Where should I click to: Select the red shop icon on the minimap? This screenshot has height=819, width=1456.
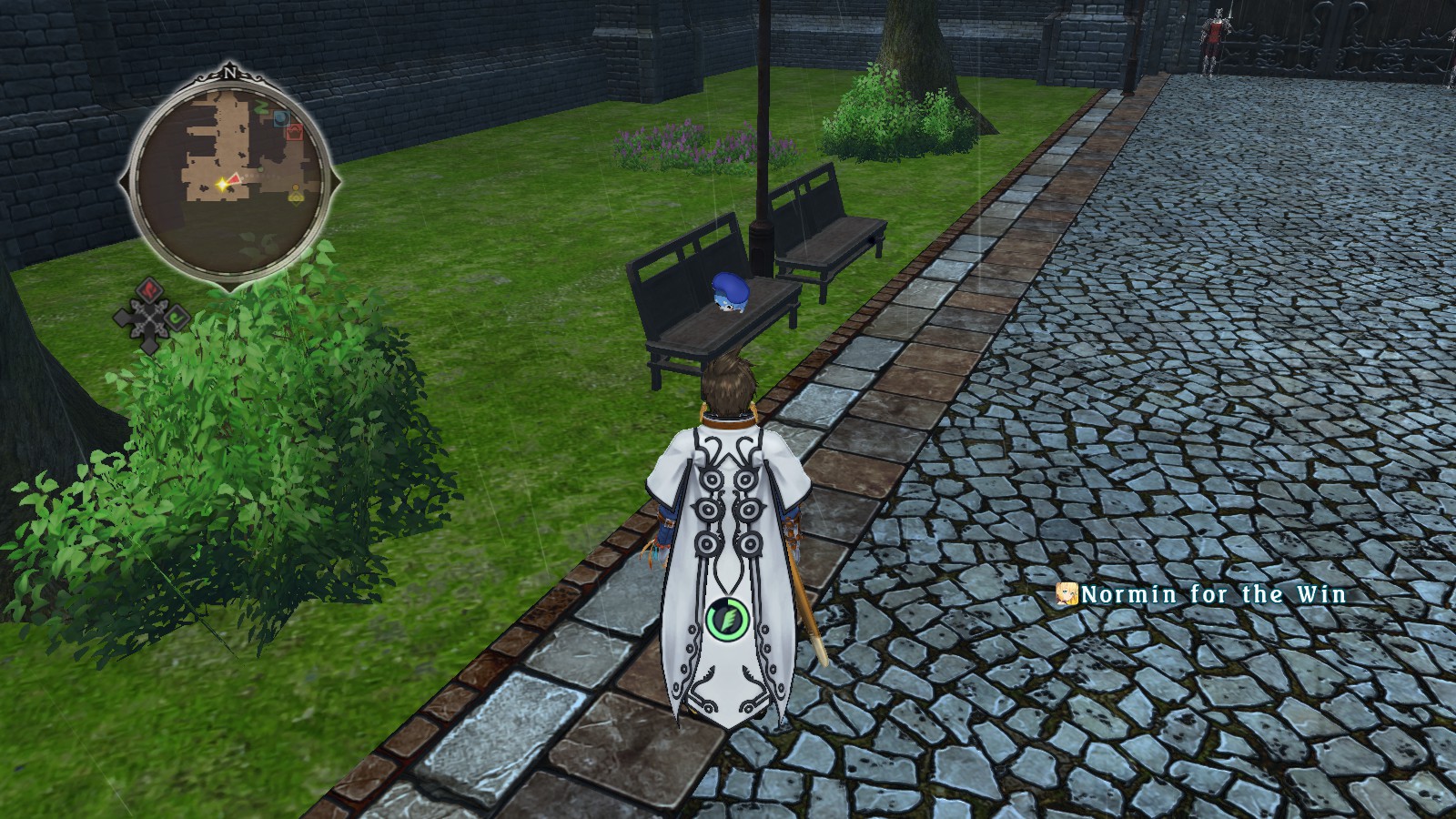pyautogui.click(x=294, y=133)
